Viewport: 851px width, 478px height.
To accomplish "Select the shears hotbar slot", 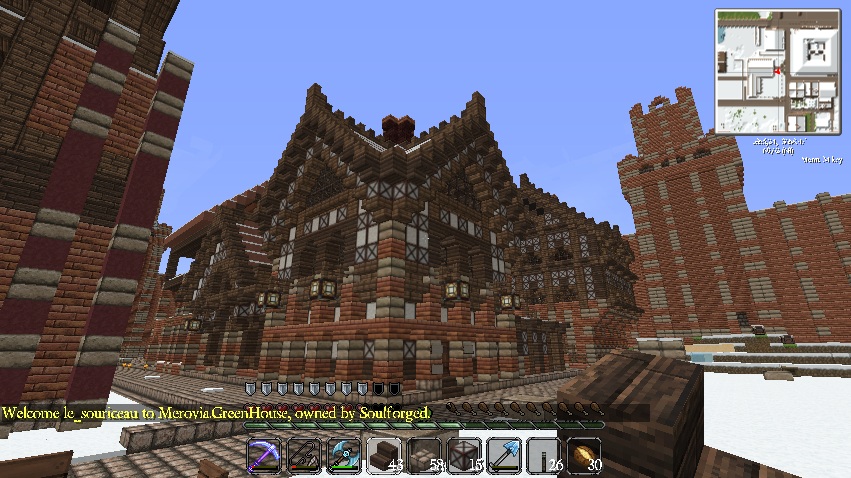I will [x=305, y=454].
